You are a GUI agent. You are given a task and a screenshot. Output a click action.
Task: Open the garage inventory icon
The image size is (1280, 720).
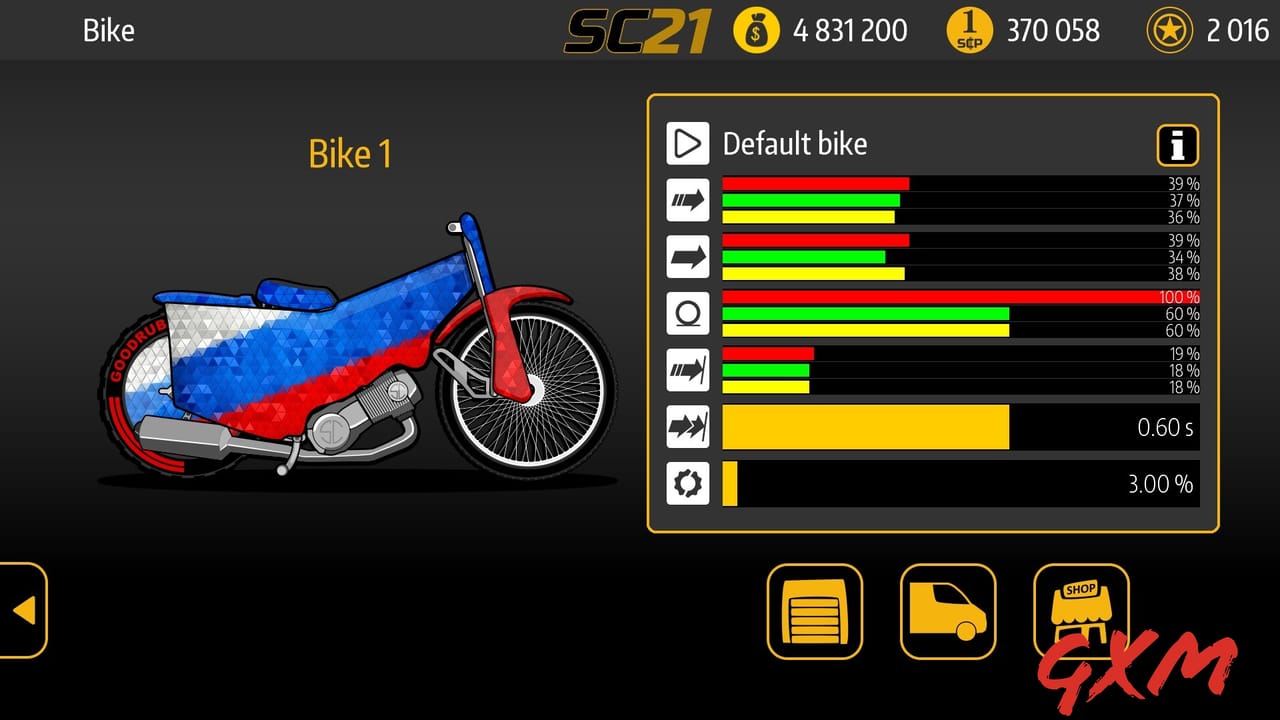tap(814, 611)
